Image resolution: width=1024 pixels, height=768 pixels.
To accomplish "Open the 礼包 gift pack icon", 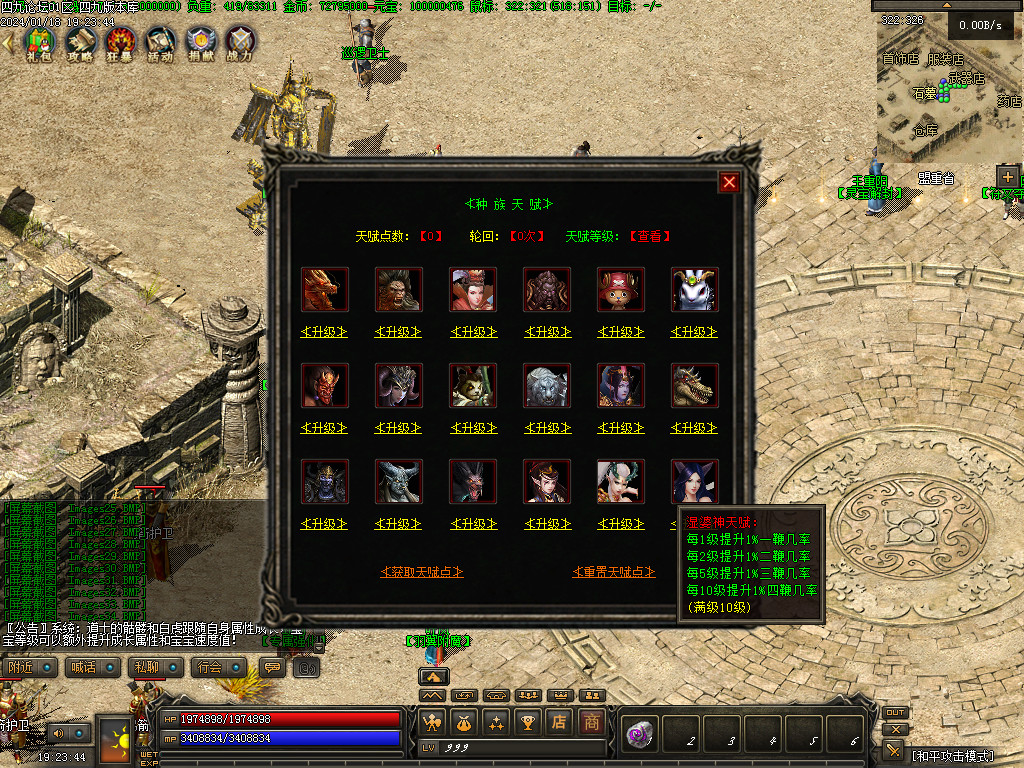I will (39, 43).
